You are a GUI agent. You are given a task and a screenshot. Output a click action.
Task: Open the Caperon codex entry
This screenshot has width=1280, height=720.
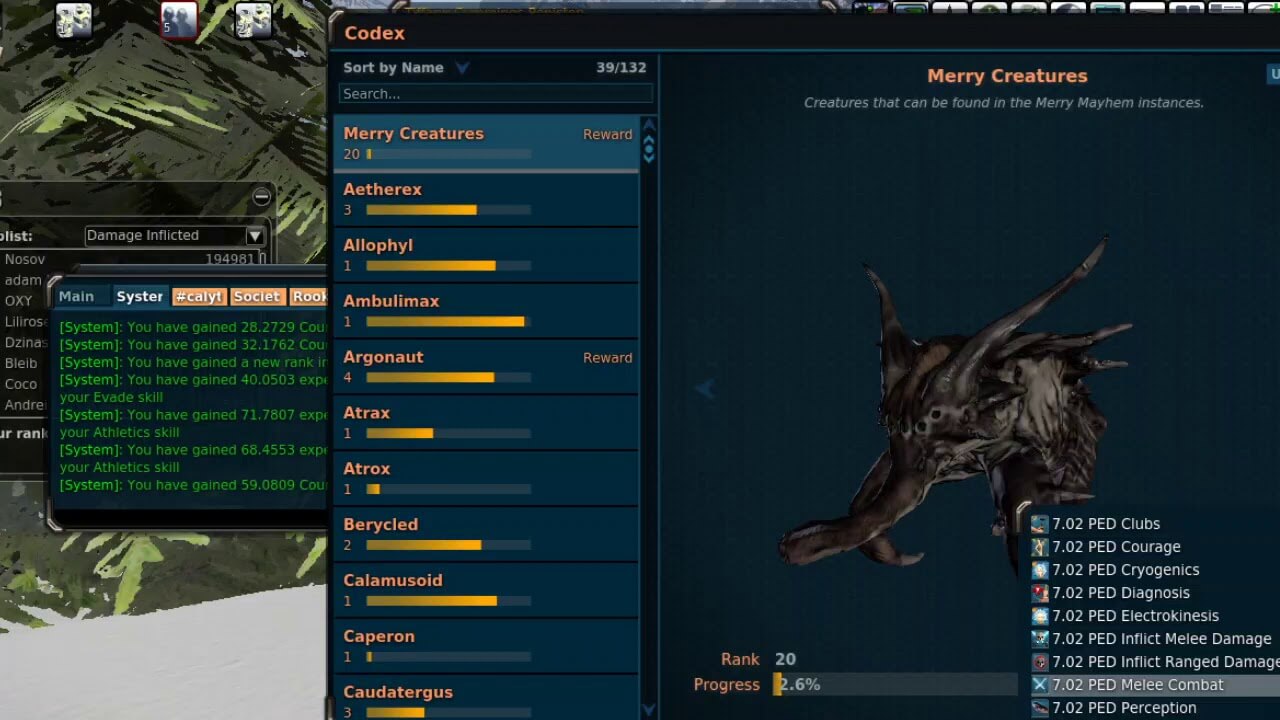(x=485, y=646)
